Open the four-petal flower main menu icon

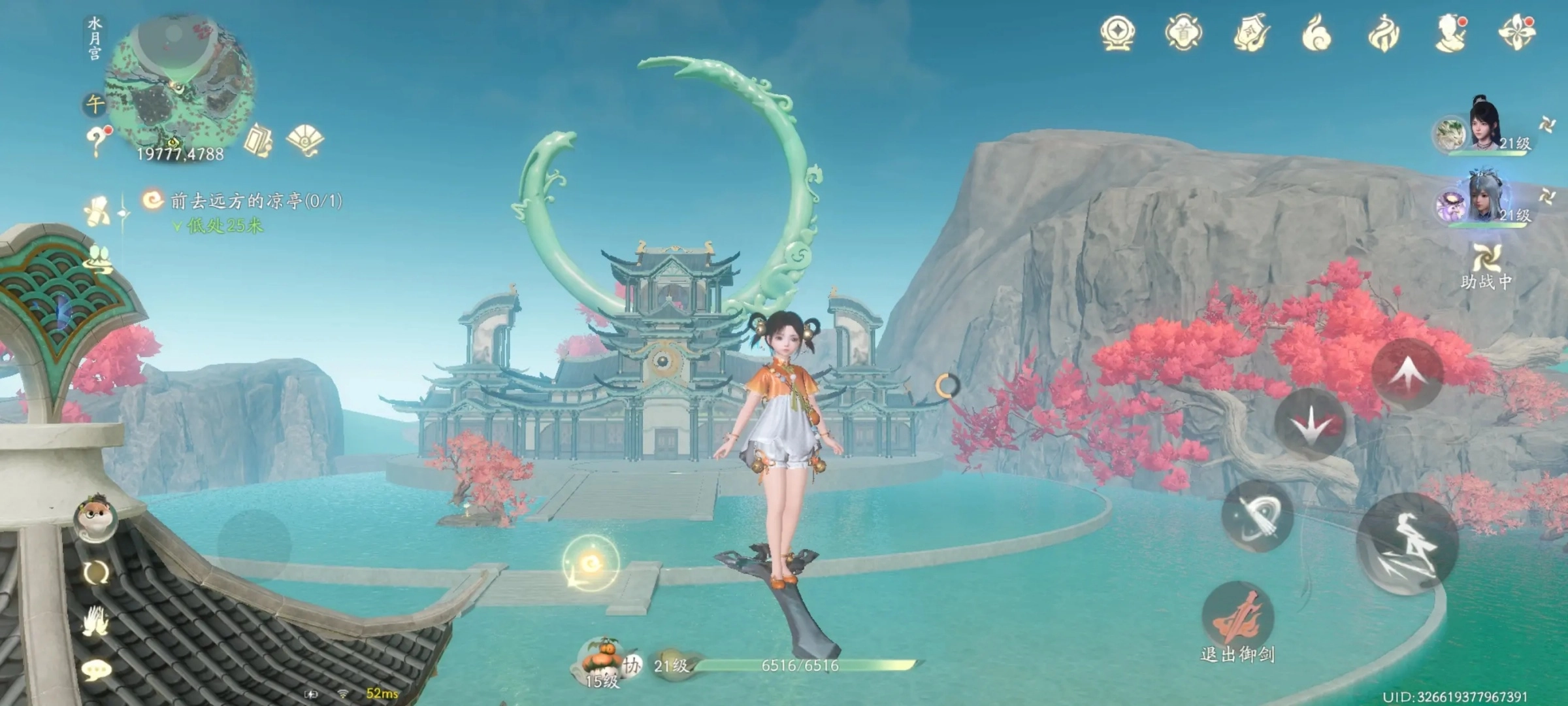(1517, 33)
